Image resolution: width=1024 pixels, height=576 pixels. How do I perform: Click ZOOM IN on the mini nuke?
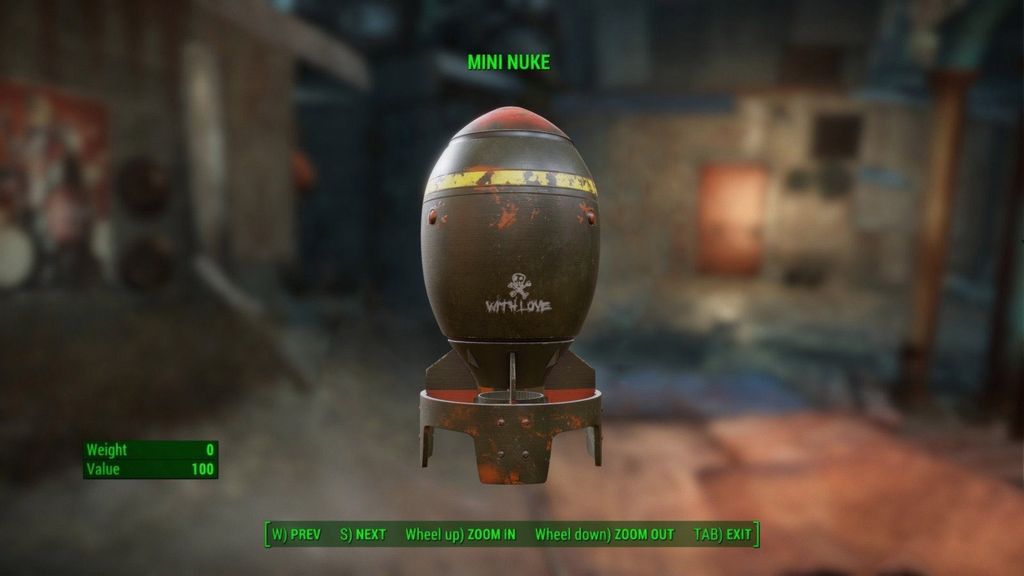click(x=460, y=535)
